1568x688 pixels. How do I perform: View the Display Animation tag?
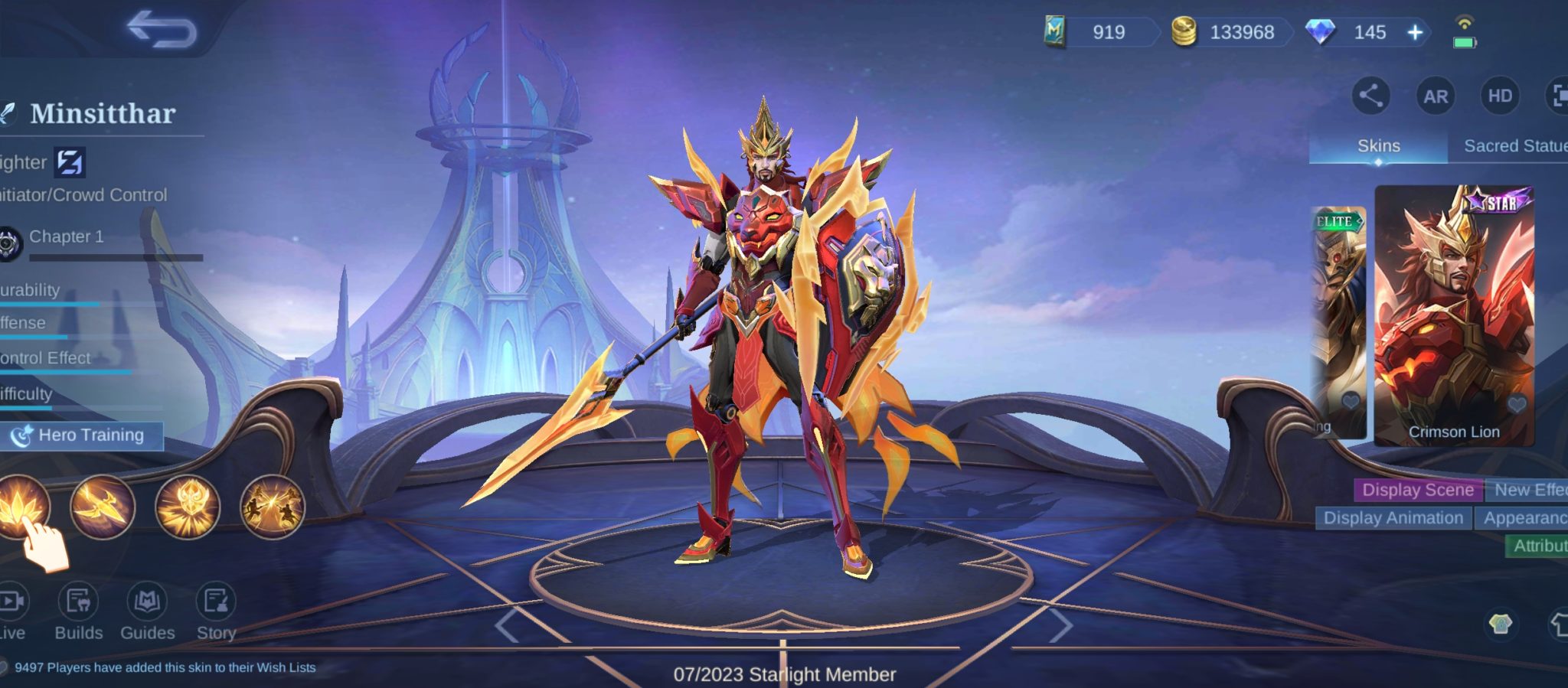pyautogui.click(x=1393, y=518)
